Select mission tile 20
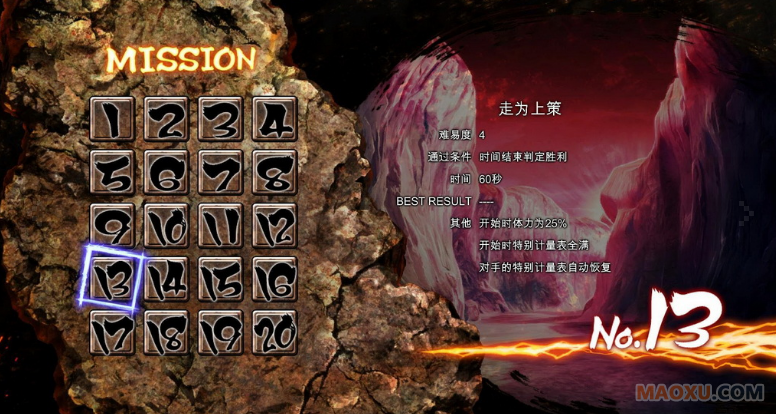776x414 pixels. point(275,332)
